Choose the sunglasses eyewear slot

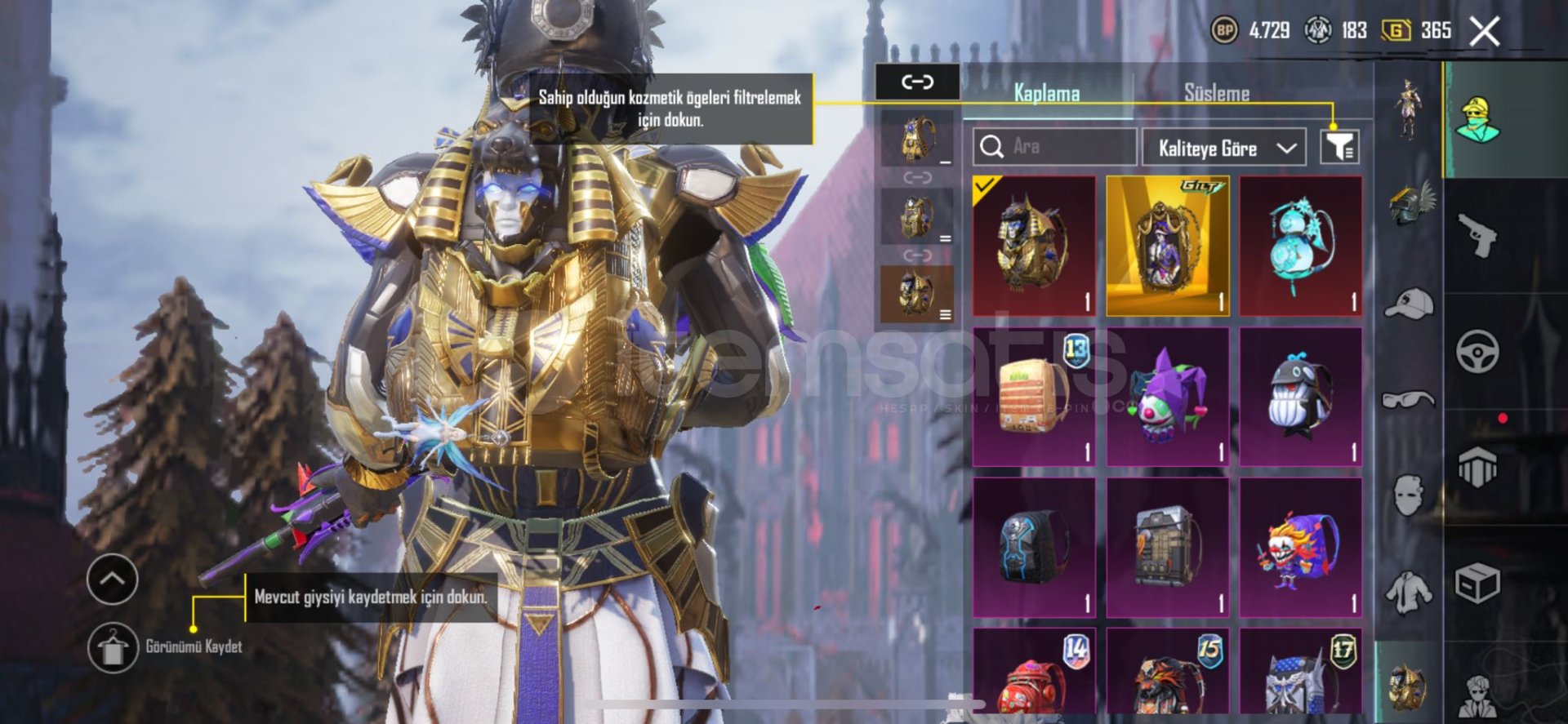click(x=1409, y=399)
